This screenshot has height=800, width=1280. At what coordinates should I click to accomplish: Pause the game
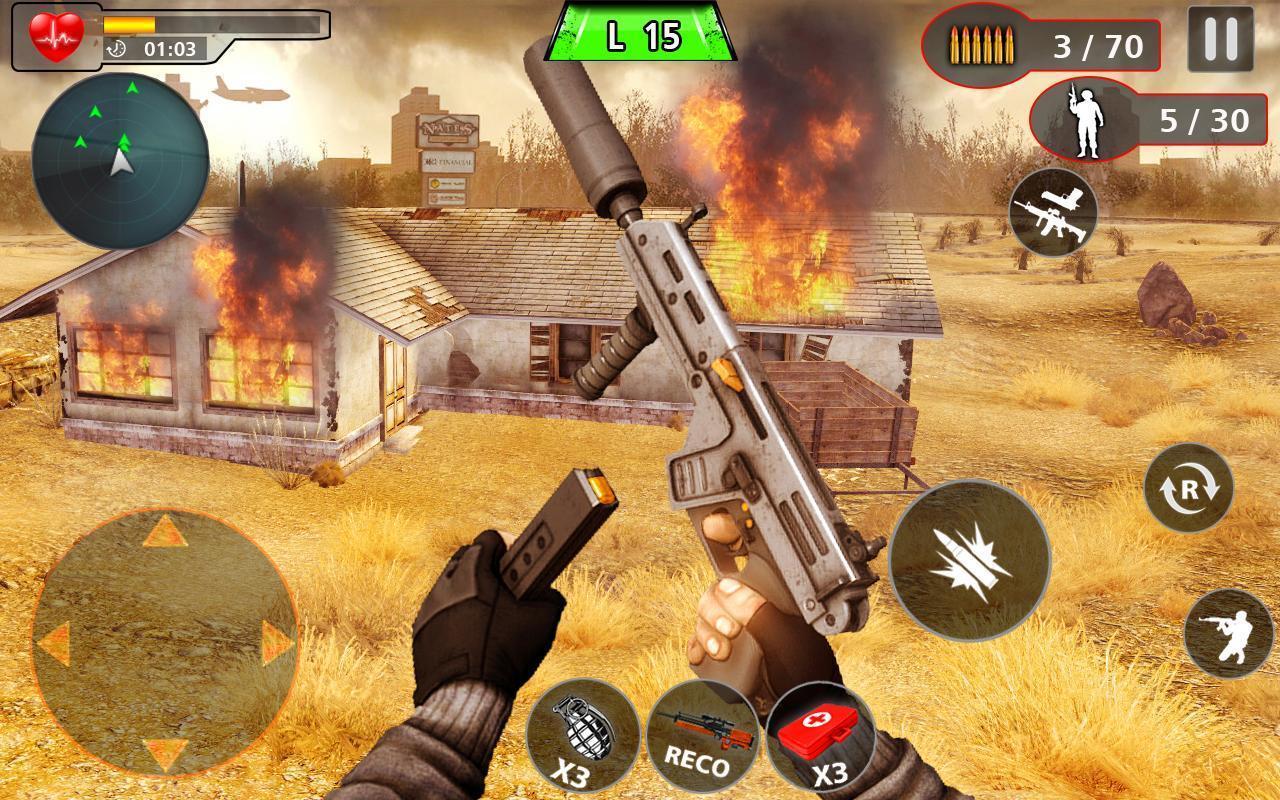[x=1220, y=40]
